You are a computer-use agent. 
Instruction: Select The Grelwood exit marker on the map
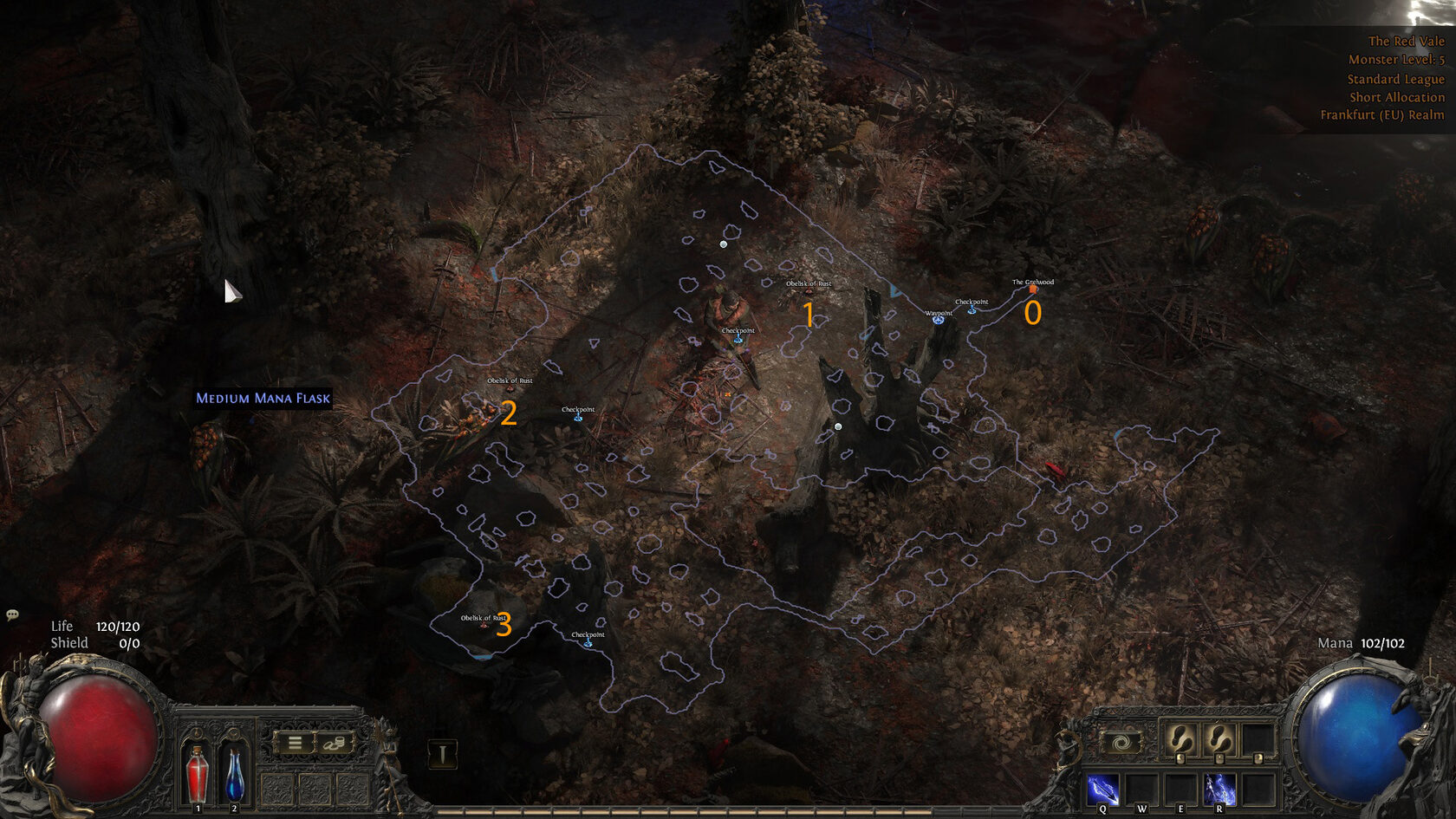tap(1033, 289)
